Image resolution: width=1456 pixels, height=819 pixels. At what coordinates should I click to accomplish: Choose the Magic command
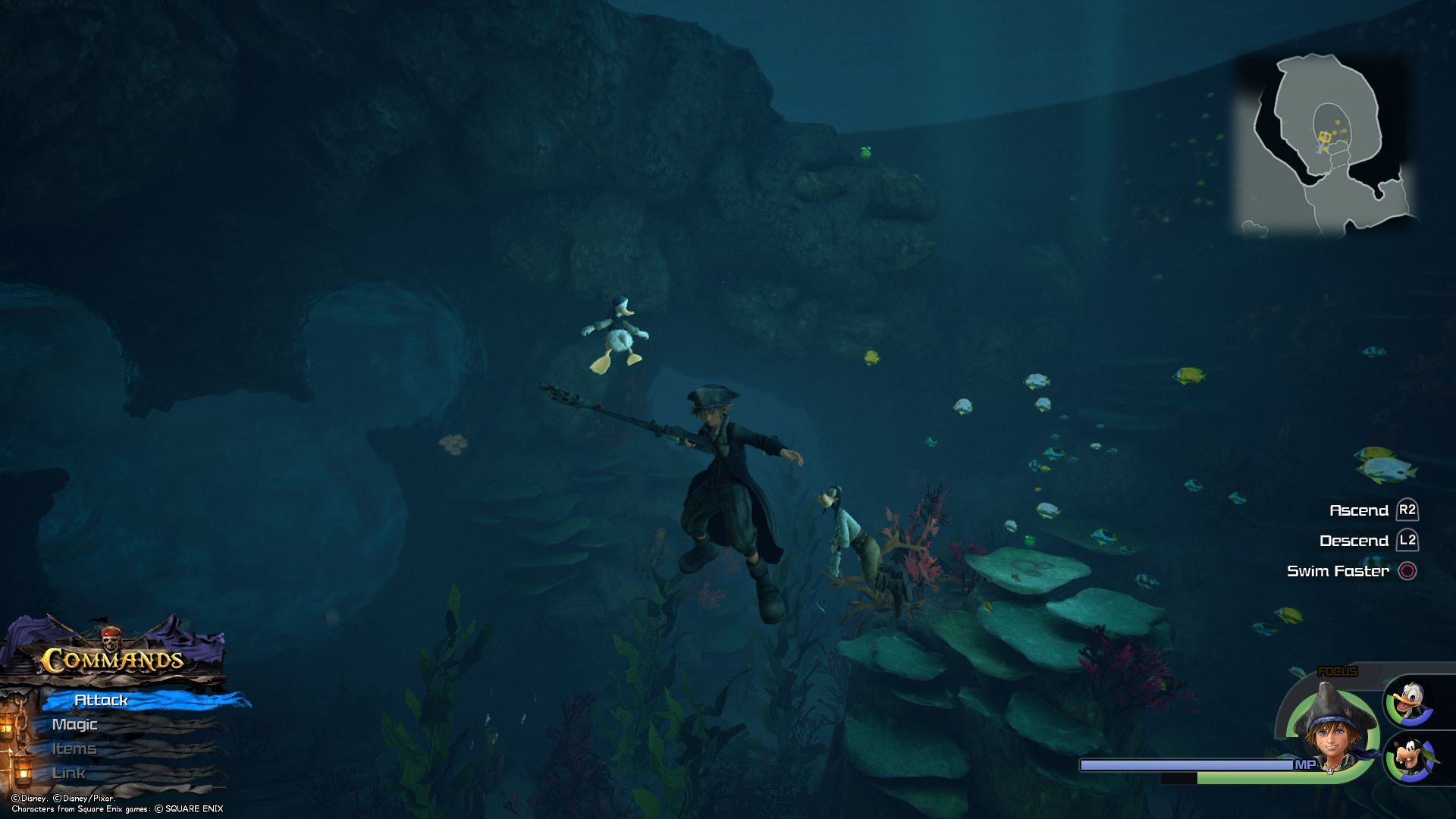click(75, 724)
